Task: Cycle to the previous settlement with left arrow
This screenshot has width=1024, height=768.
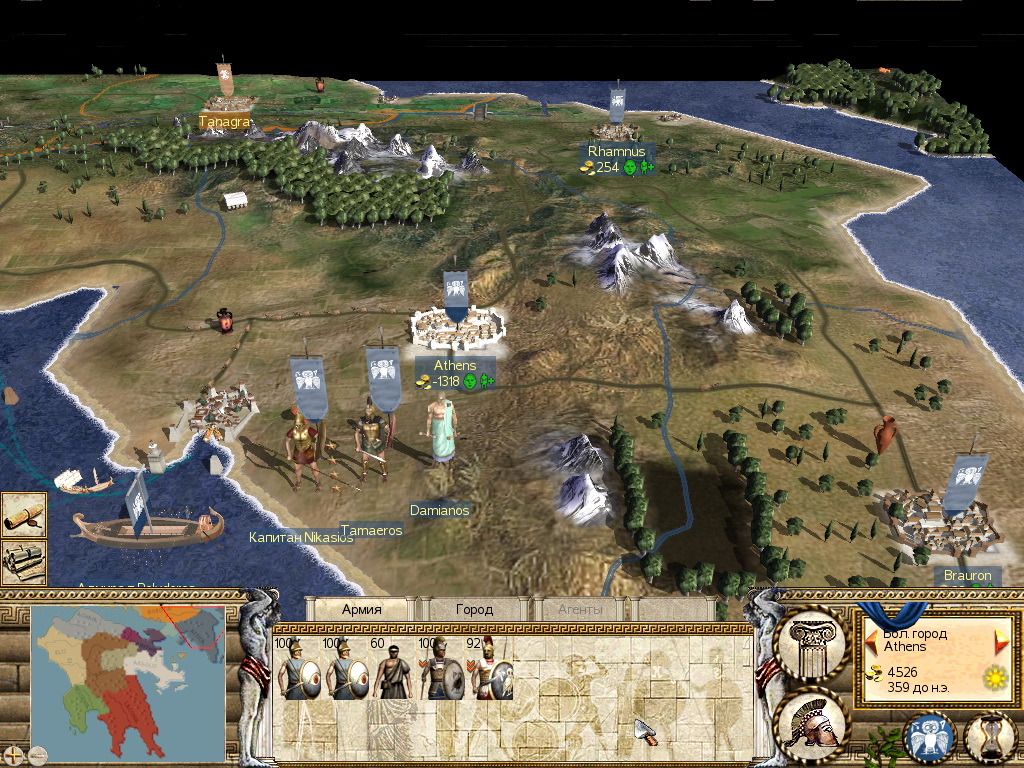Action: click(x=872, y=638)
